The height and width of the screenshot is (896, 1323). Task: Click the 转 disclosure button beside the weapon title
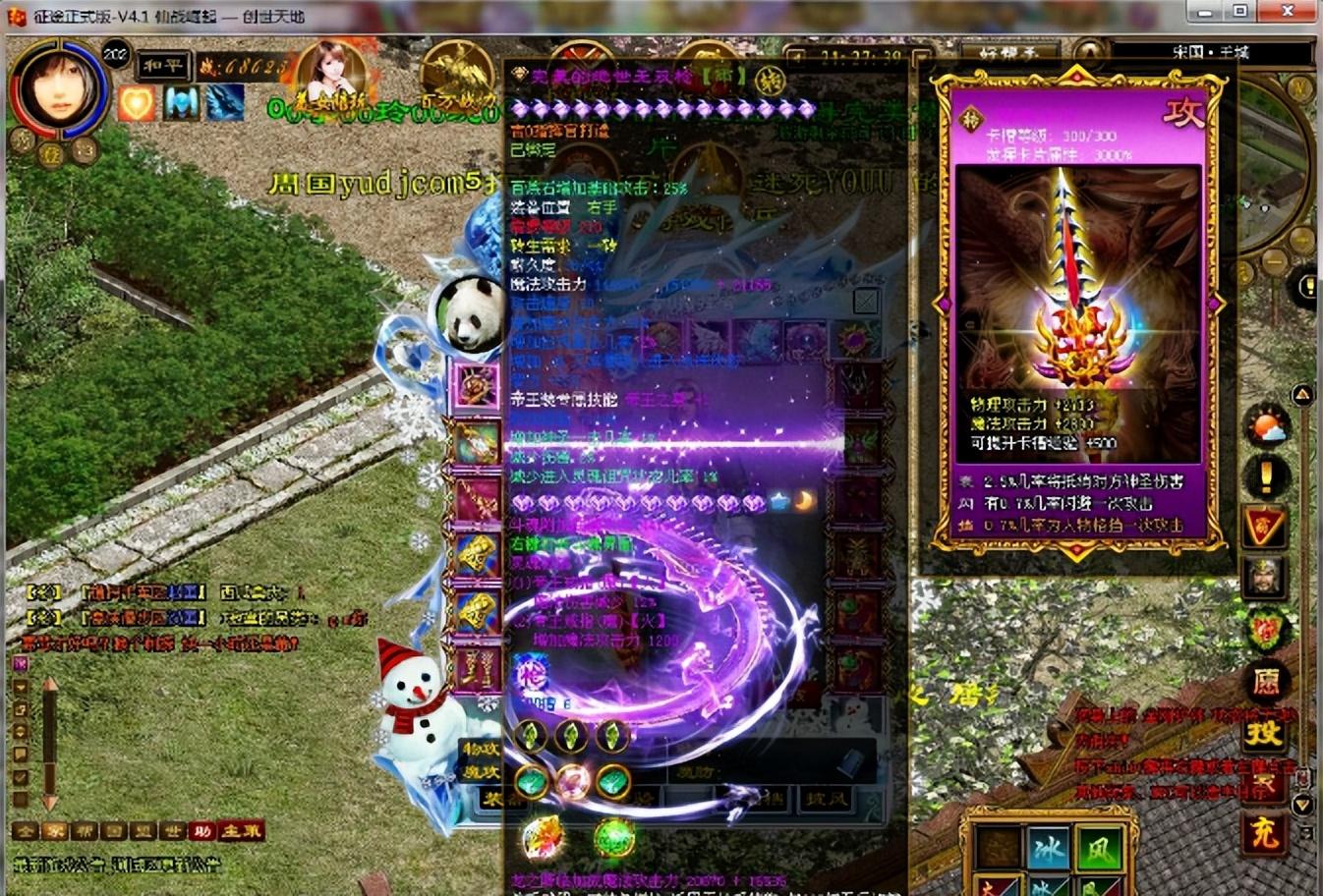[x=771, y=81]
